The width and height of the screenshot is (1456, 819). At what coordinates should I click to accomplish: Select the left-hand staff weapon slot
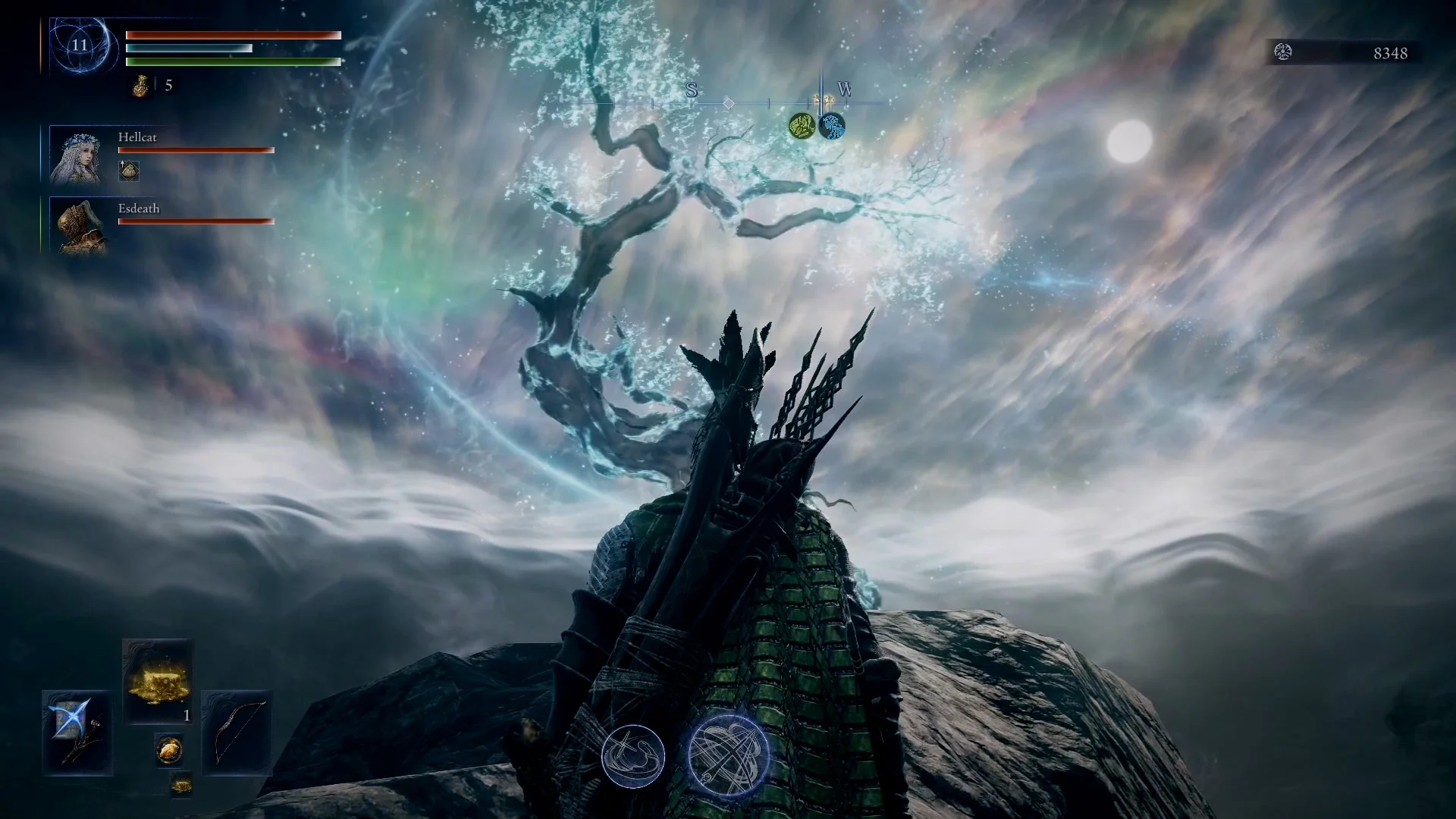pyautogui.click(x=77, y=731)
